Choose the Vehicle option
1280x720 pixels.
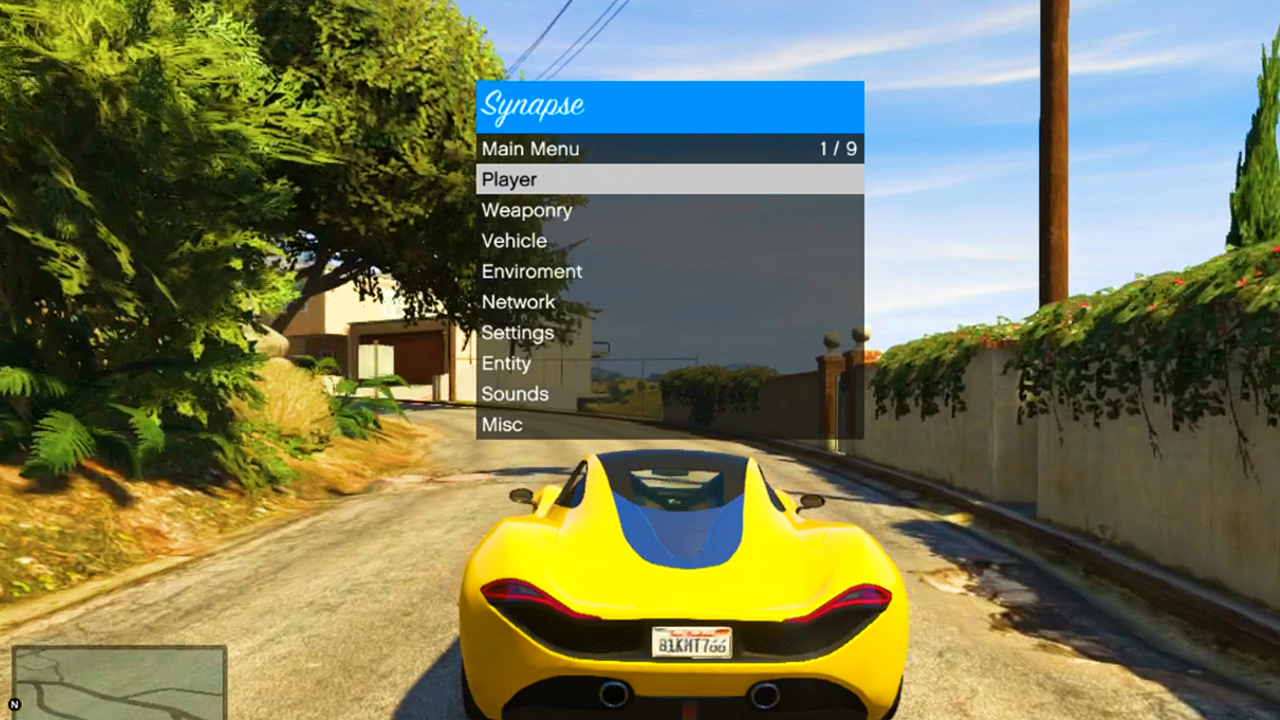(x=669, y=241)
